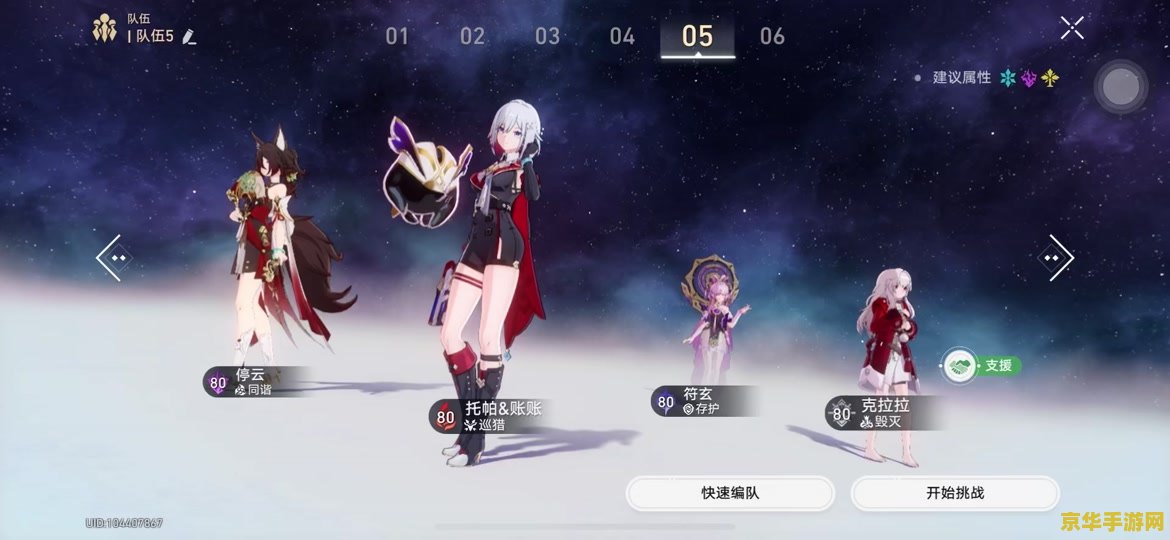Start the challenge with 开始挑战
The image size is (1170, 540).
[955, 493]
